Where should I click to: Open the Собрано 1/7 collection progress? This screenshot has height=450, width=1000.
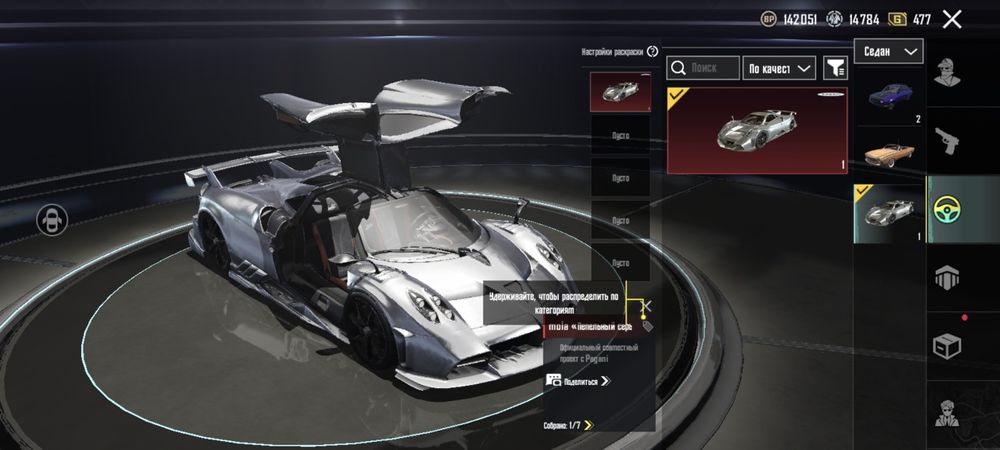click(x=568, y=425)
